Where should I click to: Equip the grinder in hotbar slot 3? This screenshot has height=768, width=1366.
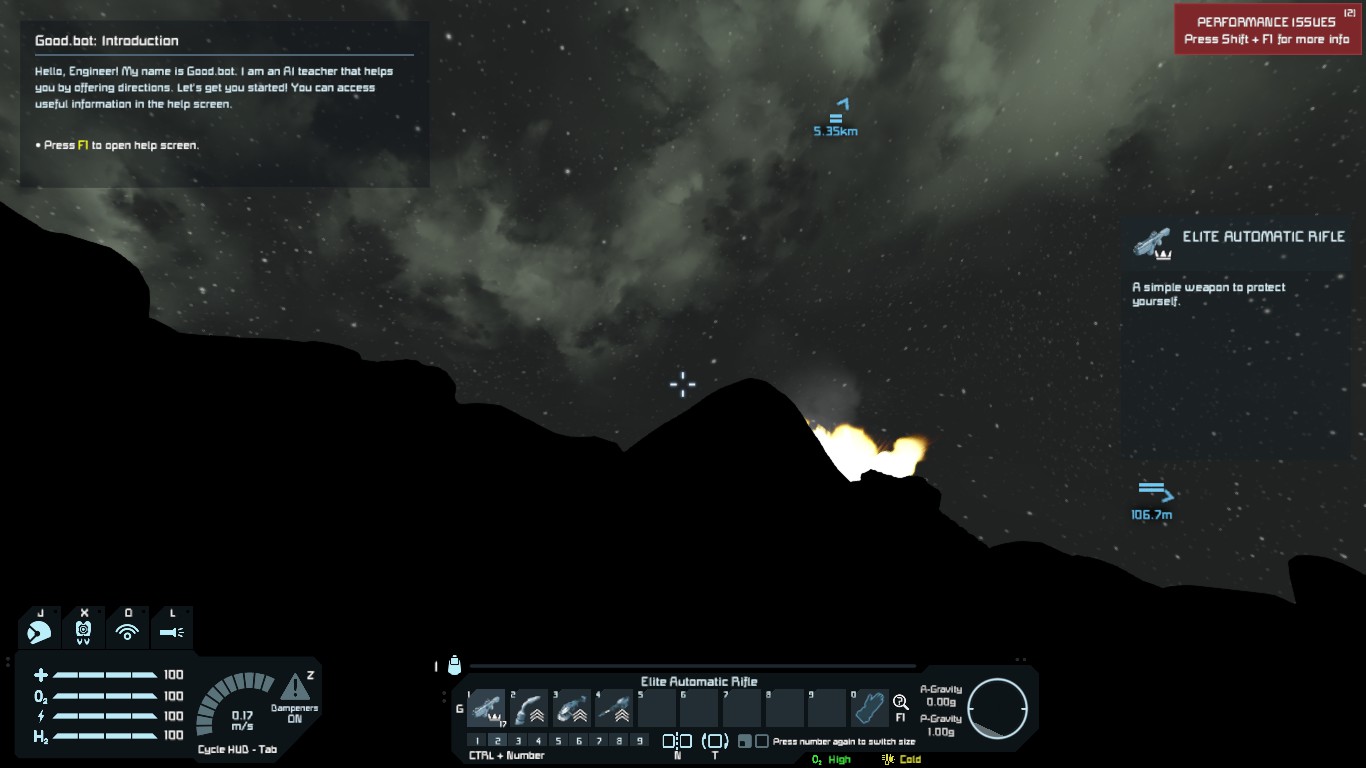point(572,708)
